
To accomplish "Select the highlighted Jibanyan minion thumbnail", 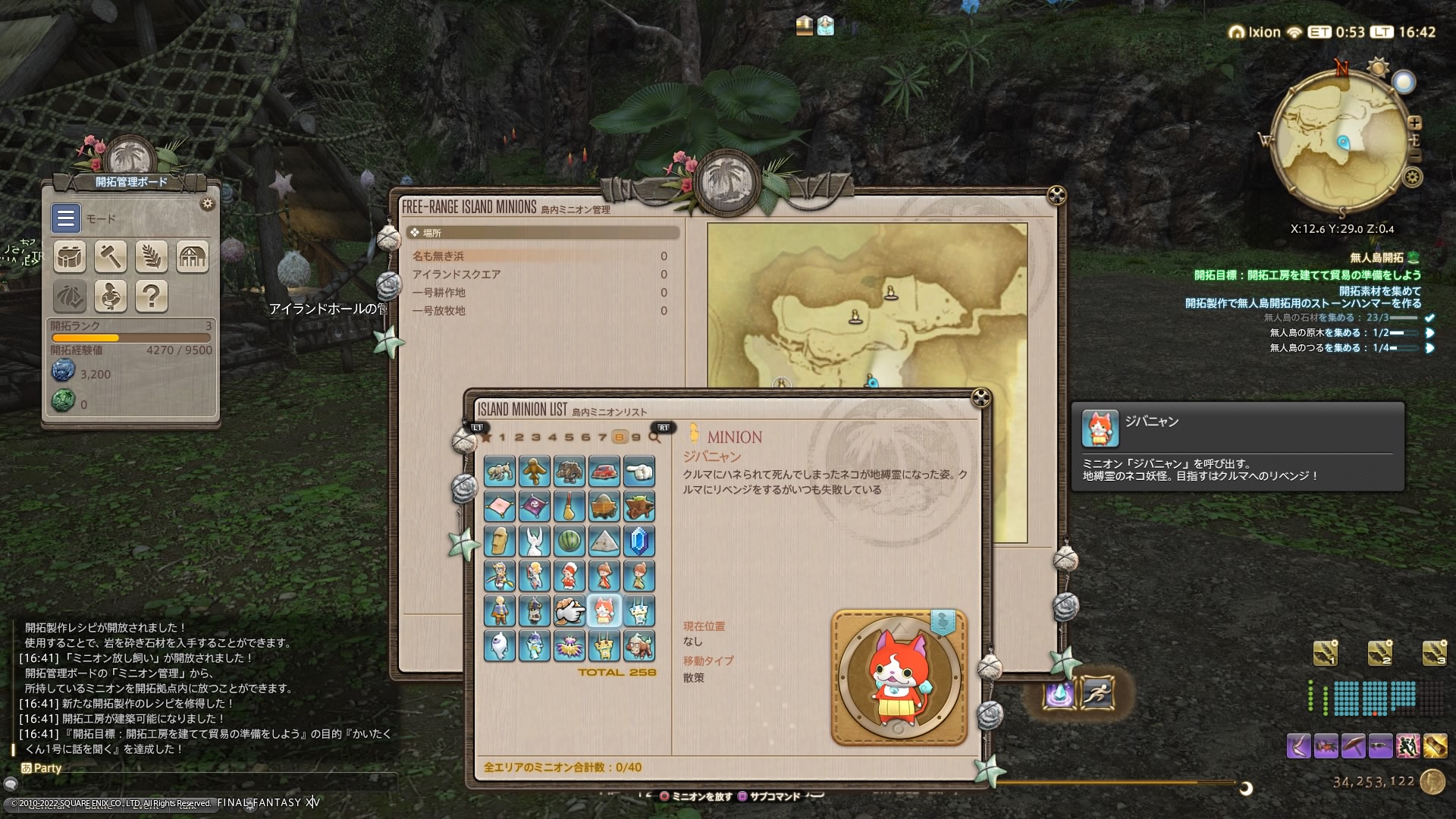I will point(604,610).
